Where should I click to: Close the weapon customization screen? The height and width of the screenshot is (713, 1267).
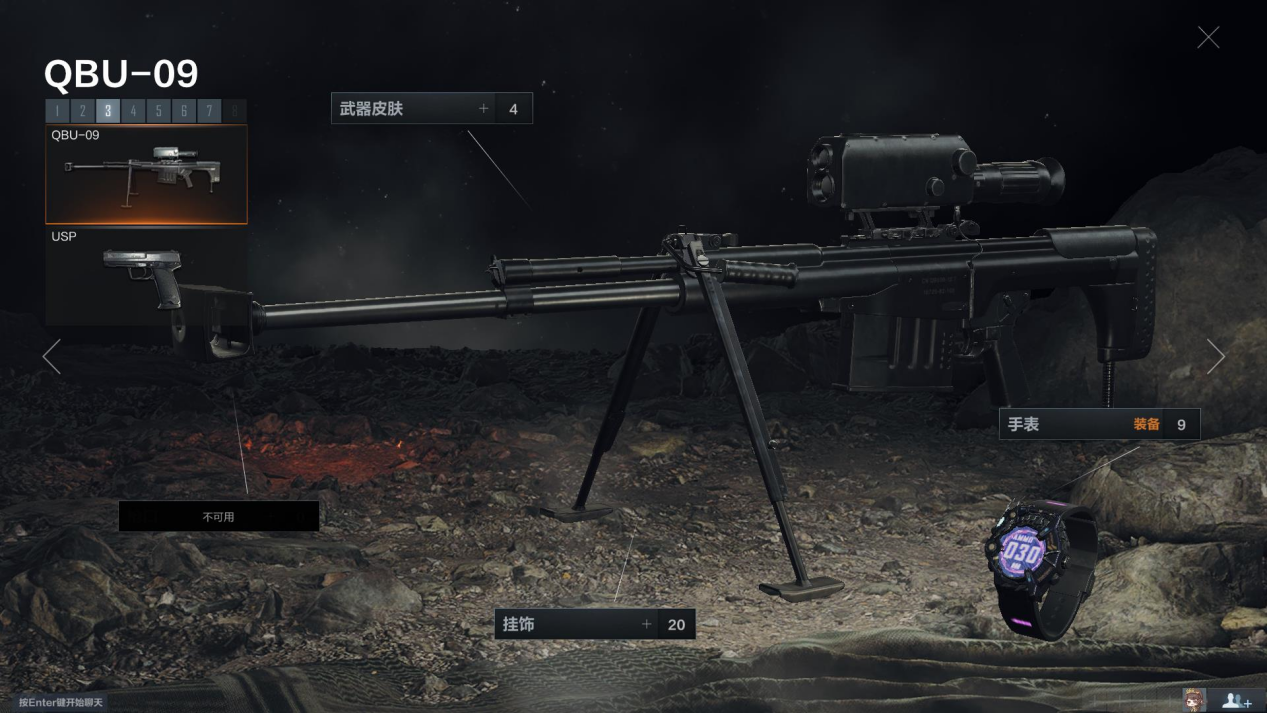coord(1208,37)
